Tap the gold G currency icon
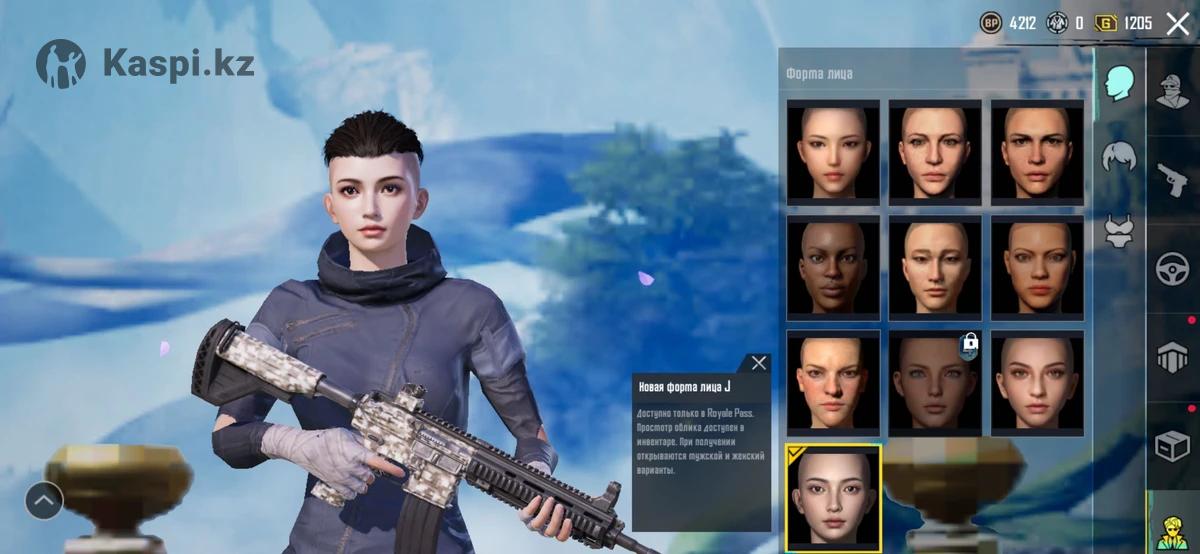 coord(1106,22)
